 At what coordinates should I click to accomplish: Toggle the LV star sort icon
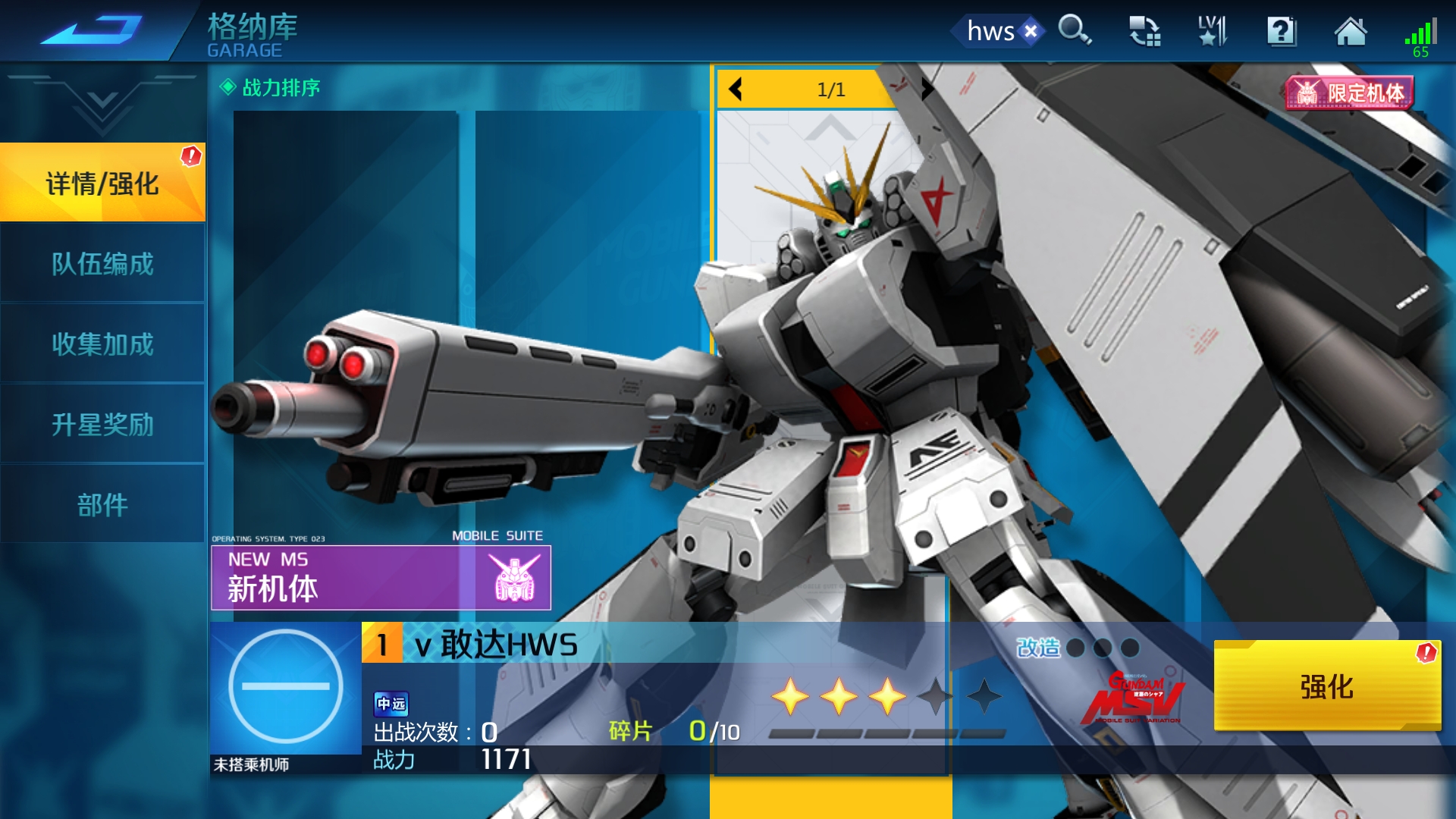coord(1213,31)
